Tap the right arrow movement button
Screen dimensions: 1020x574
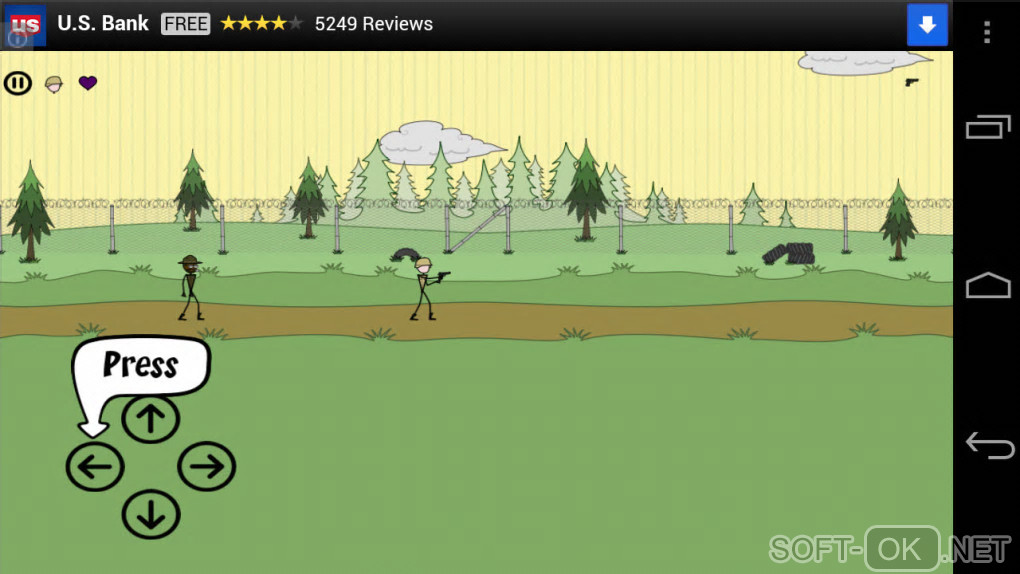tap(207, 467)
